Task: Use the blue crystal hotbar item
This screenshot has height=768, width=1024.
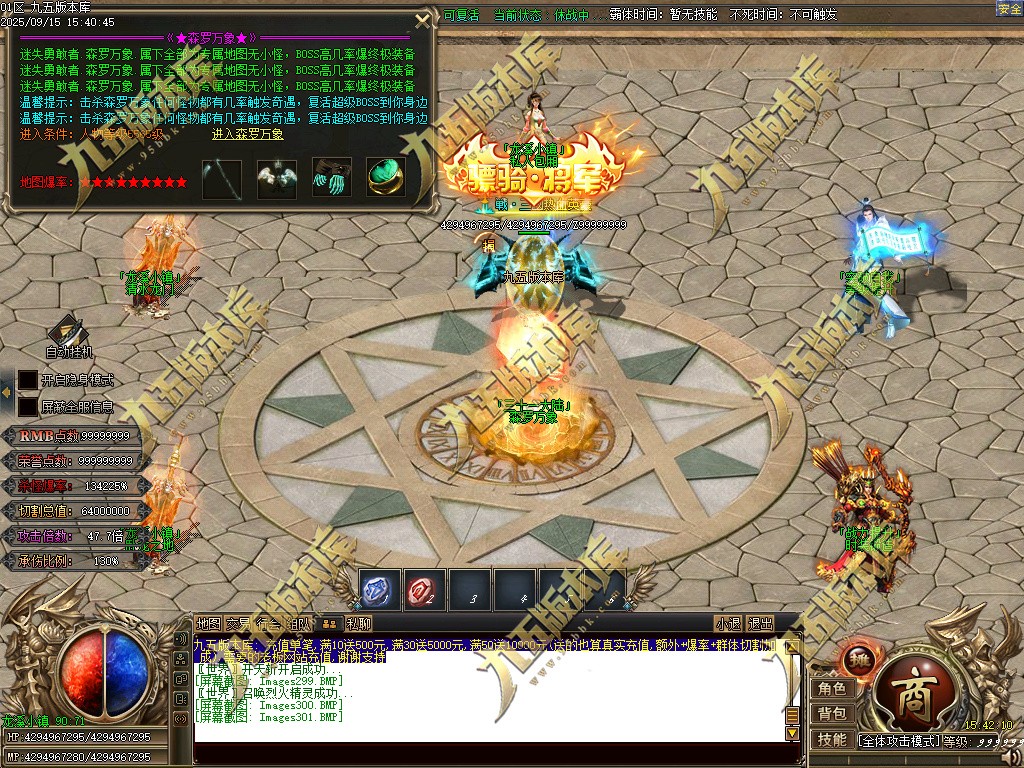Action: click(x=379, y=590)
